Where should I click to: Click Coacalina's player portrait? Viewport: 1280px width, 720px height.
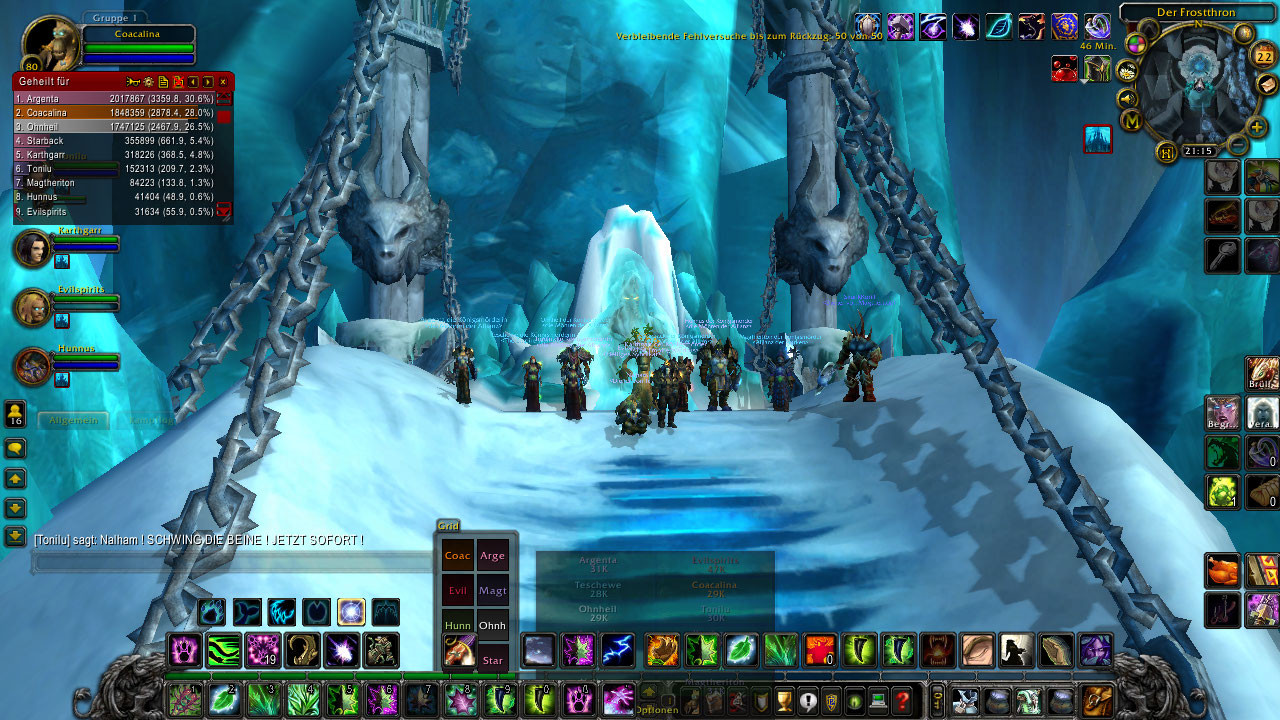click(x=50, y=44)
